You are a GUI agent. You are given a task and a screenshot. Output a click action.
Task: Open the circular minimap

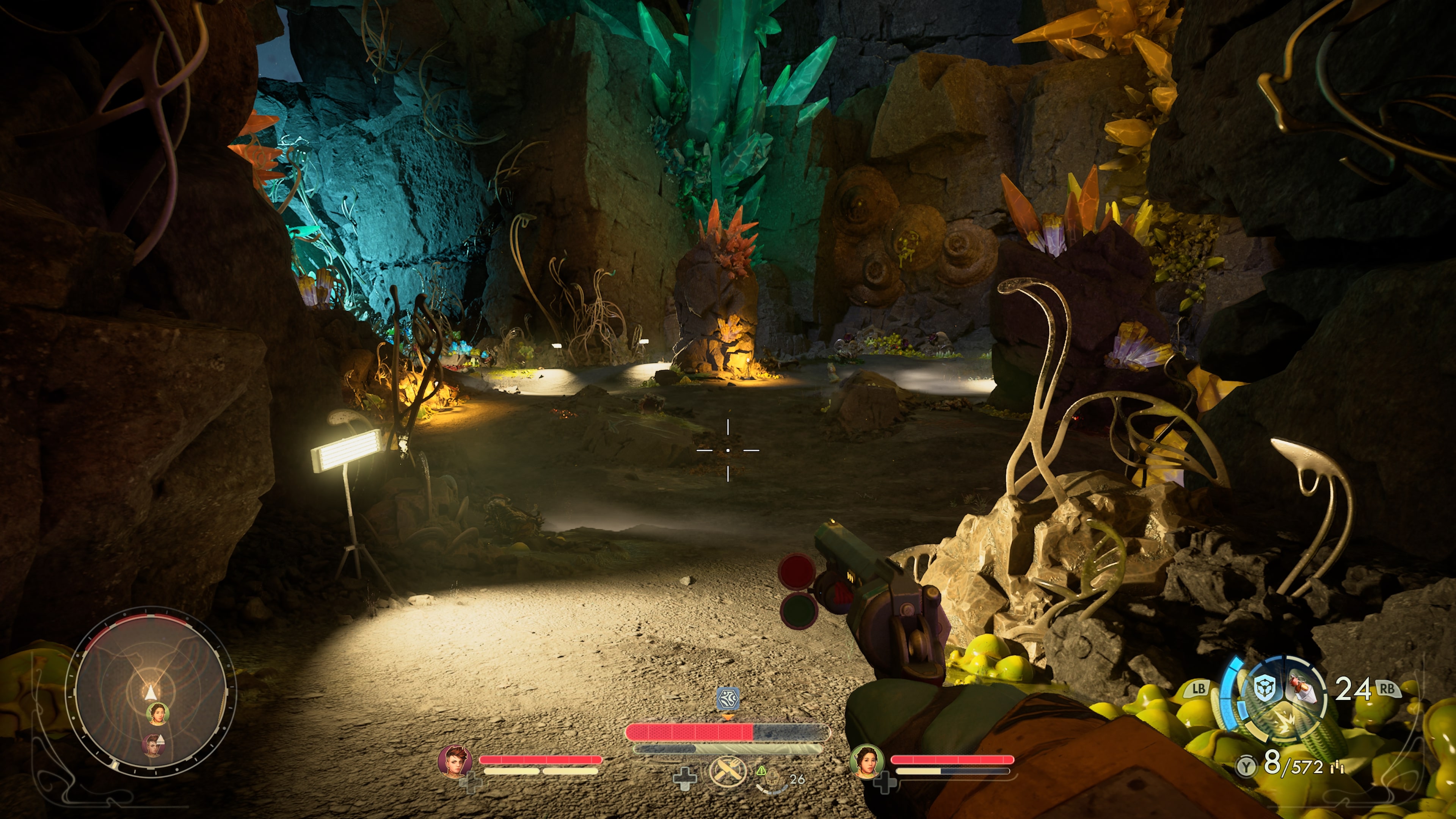pos(151,690)
